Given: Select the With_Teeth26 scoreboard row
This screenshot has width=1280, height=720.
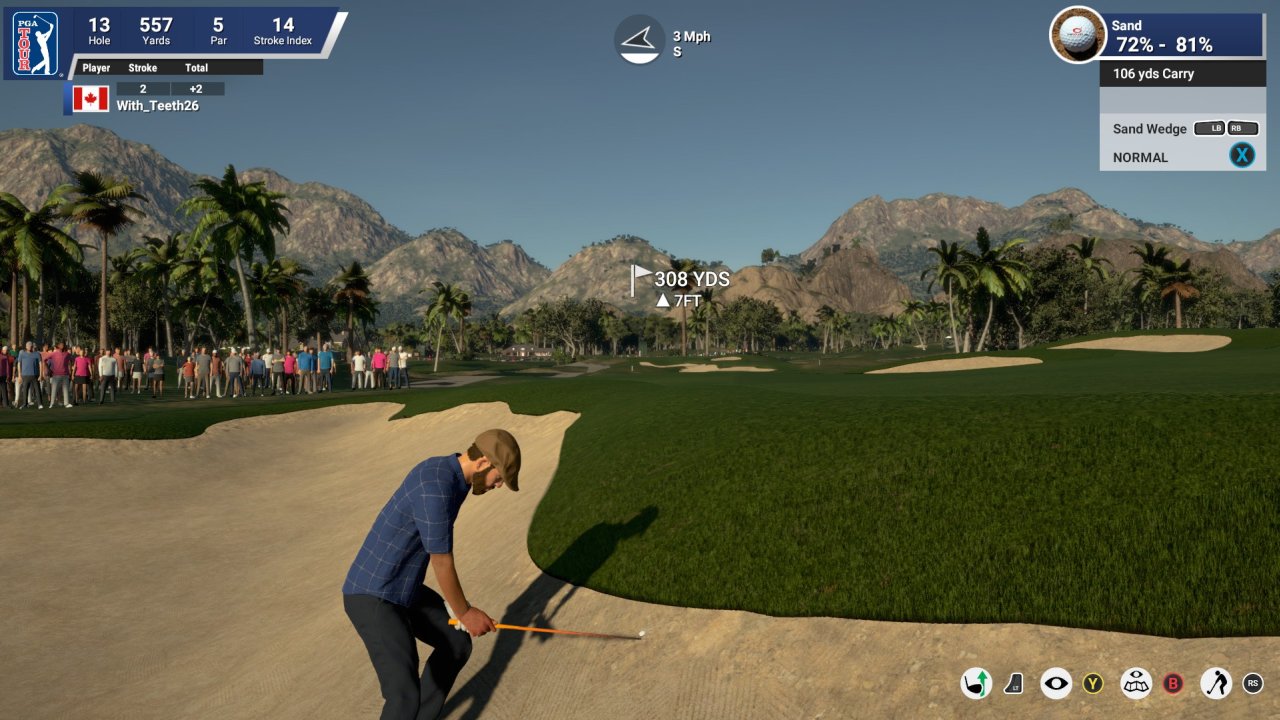Looking at the screenshot, I should 157,105.
